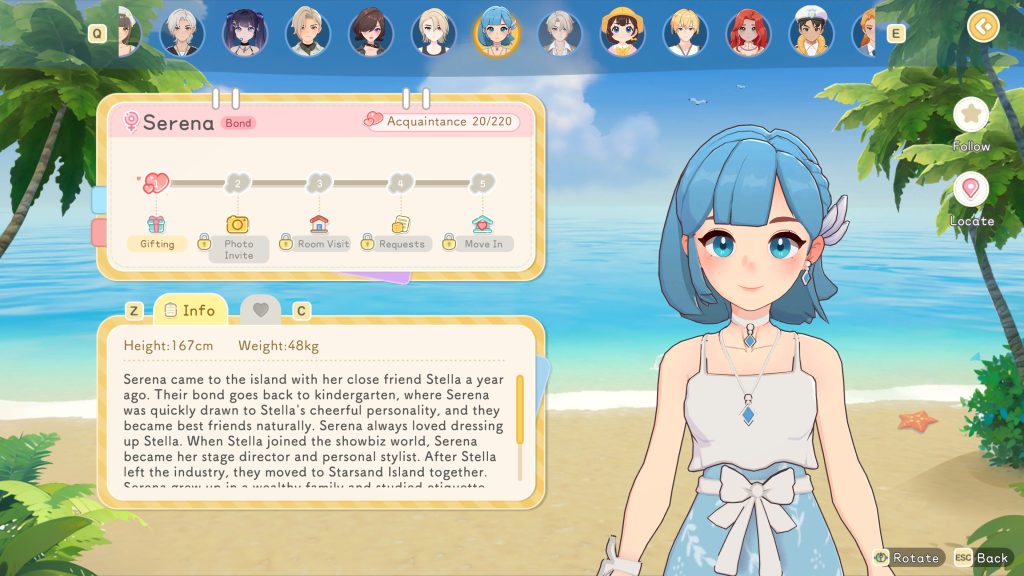The width and height of the screenshot is (1024, 576).
Task: Open the Gifting bond option
Action: click(x=157, y=233)
